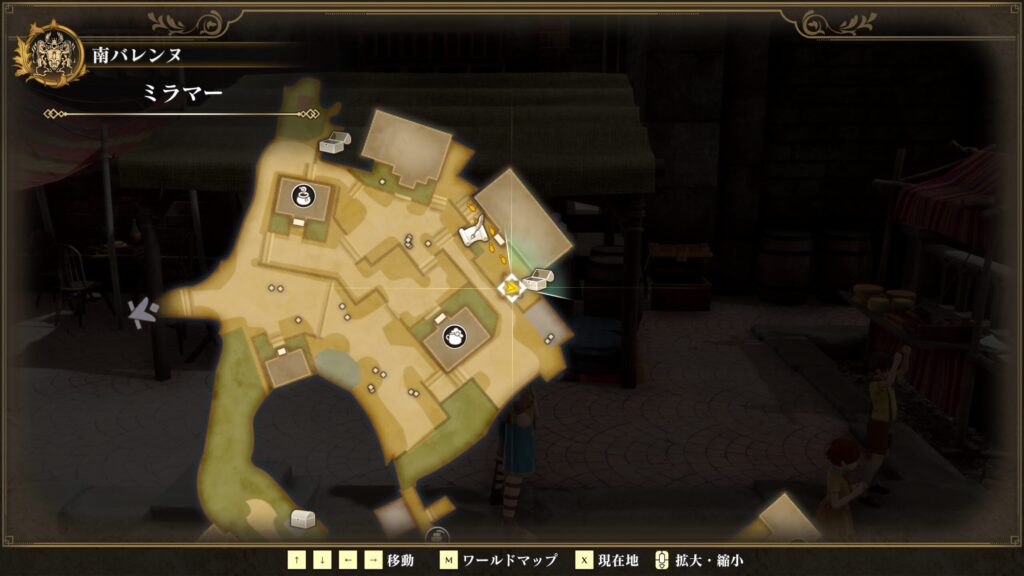Click the yellow player position marker
This screenshot has height=576, width=1024.
[x=510, y=288]
